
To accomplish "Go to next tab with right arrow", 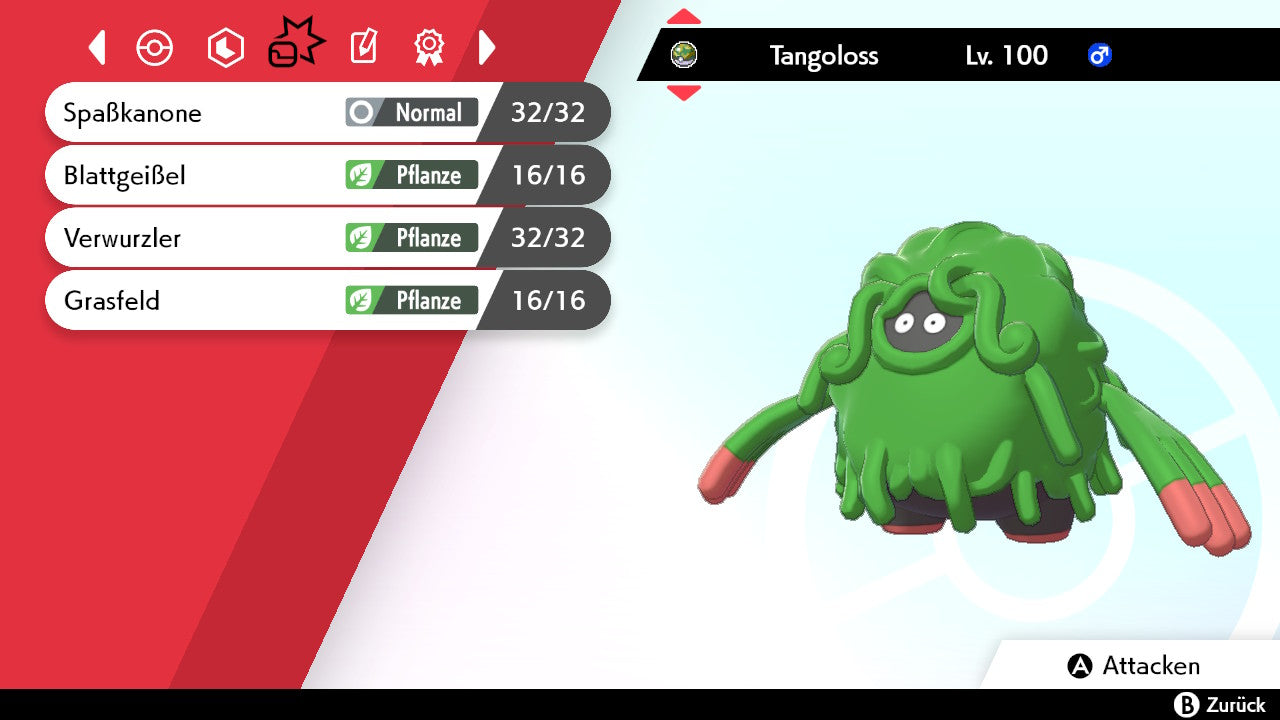I will pos(487,47).
